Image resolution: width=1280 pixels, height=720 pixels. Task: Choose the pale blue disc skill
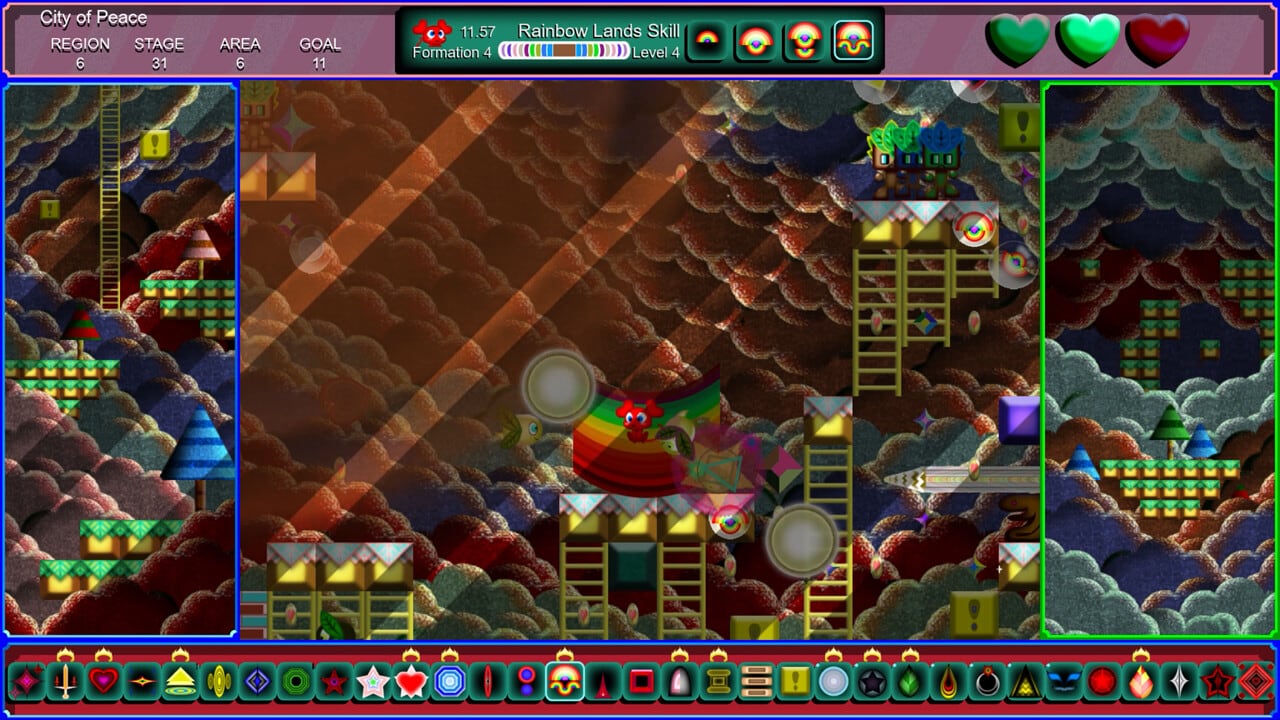(x=833, y=682)
